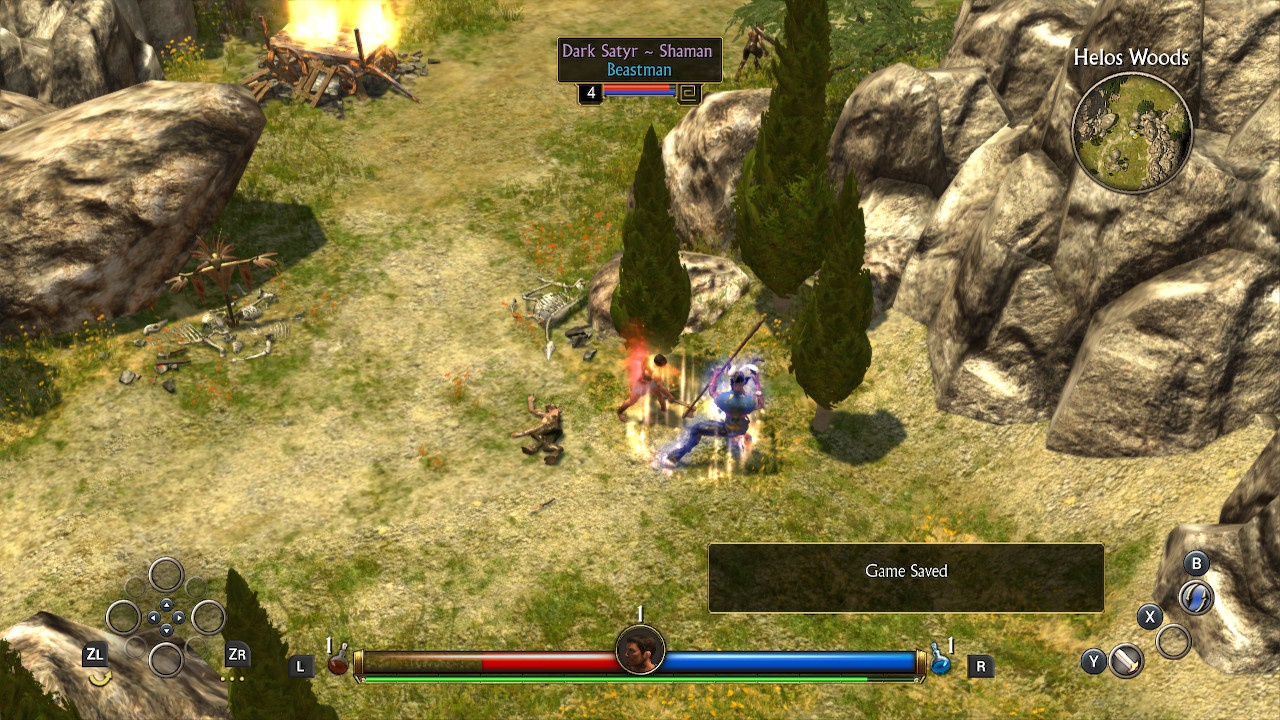Use the blue mana potion
The image size is (1280, 720).
[940, 660]
